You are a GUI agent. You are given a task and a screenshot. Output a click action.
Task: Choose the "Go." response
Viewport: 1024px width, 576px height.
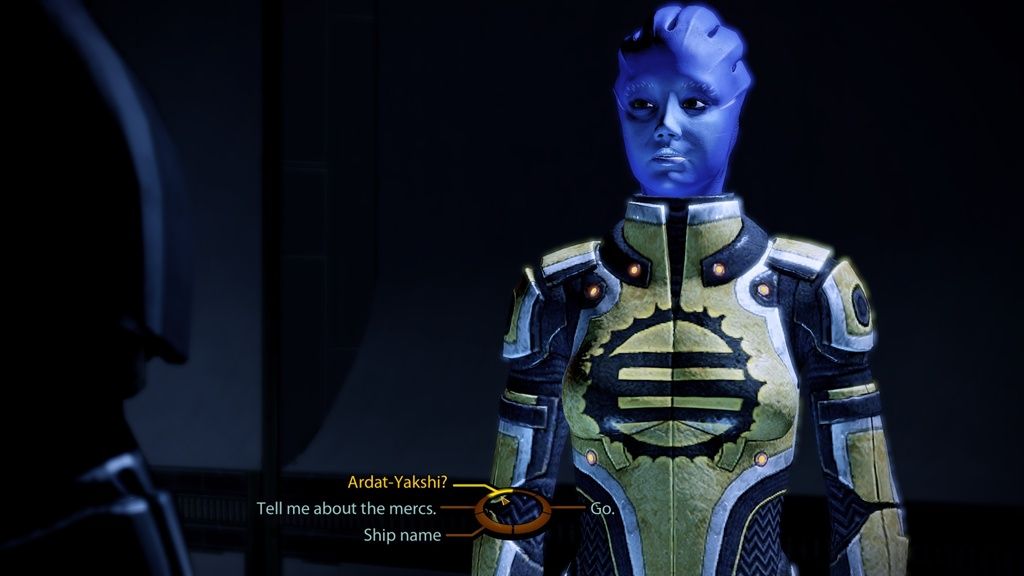tap(601, 508)
